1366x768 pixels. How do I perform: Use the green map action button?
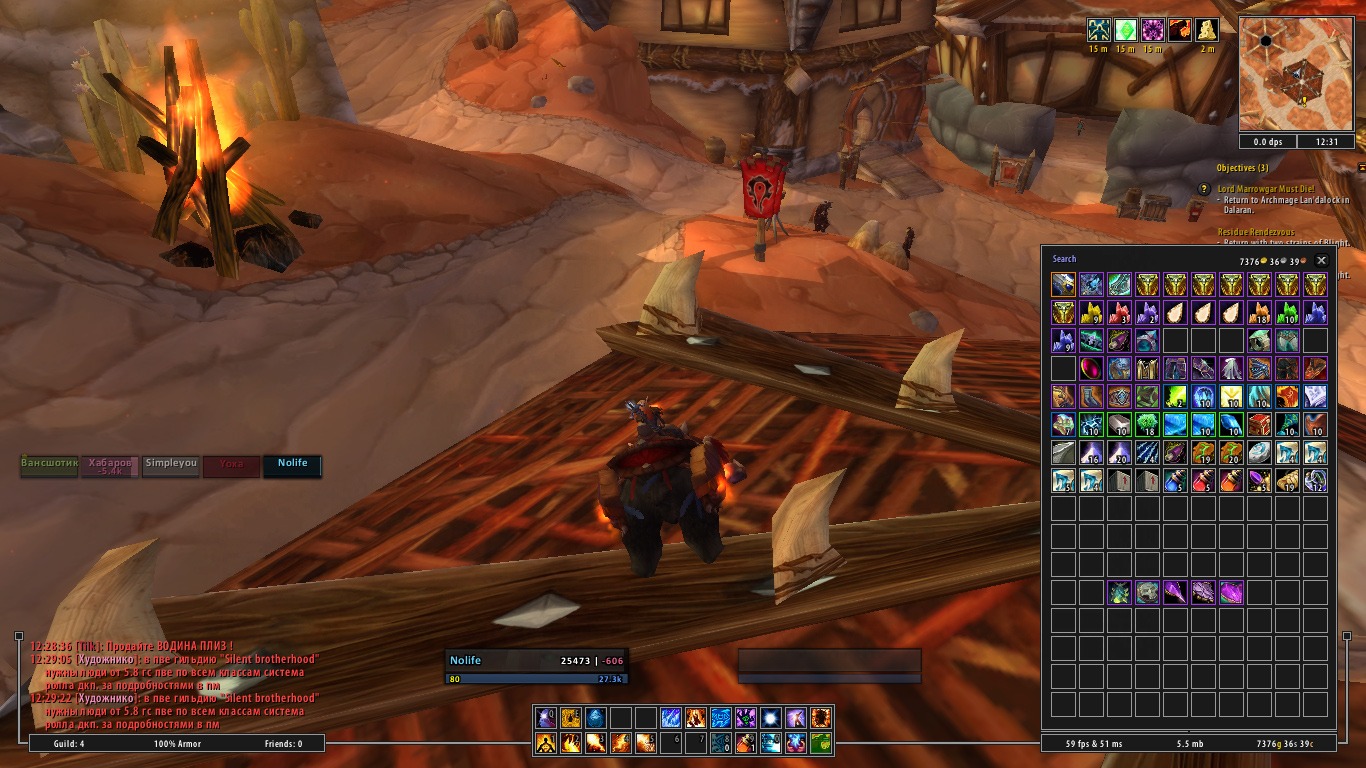tap(820, 743)
